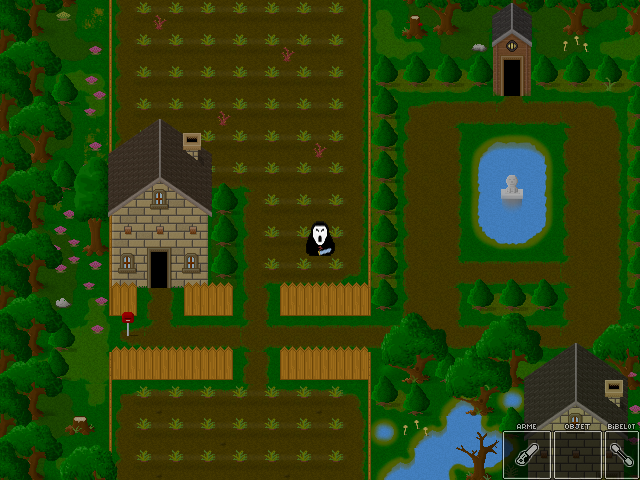Select the chainsaw in the ARME slot

click(x=526, y=455)
